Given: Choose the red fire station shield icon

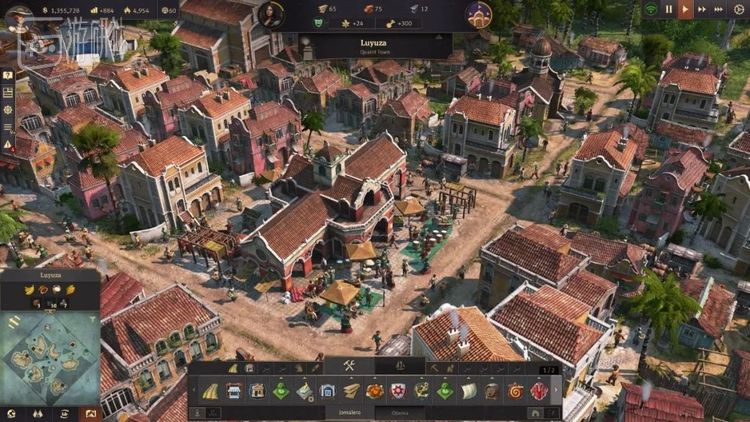Looking at the screenshot, I should [x=398, y=391].
